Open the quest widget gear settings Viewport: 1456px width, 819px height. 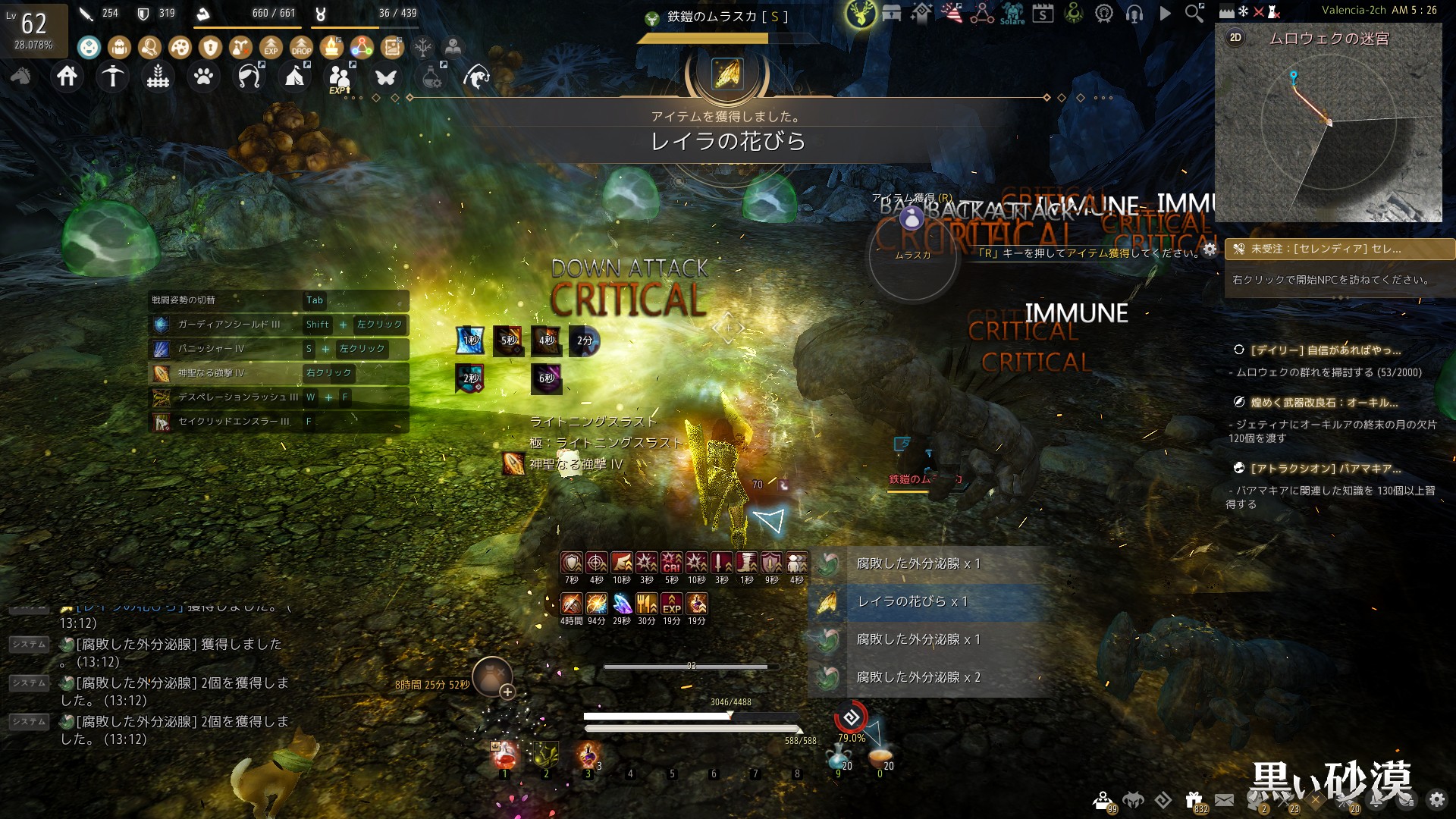1210,249
